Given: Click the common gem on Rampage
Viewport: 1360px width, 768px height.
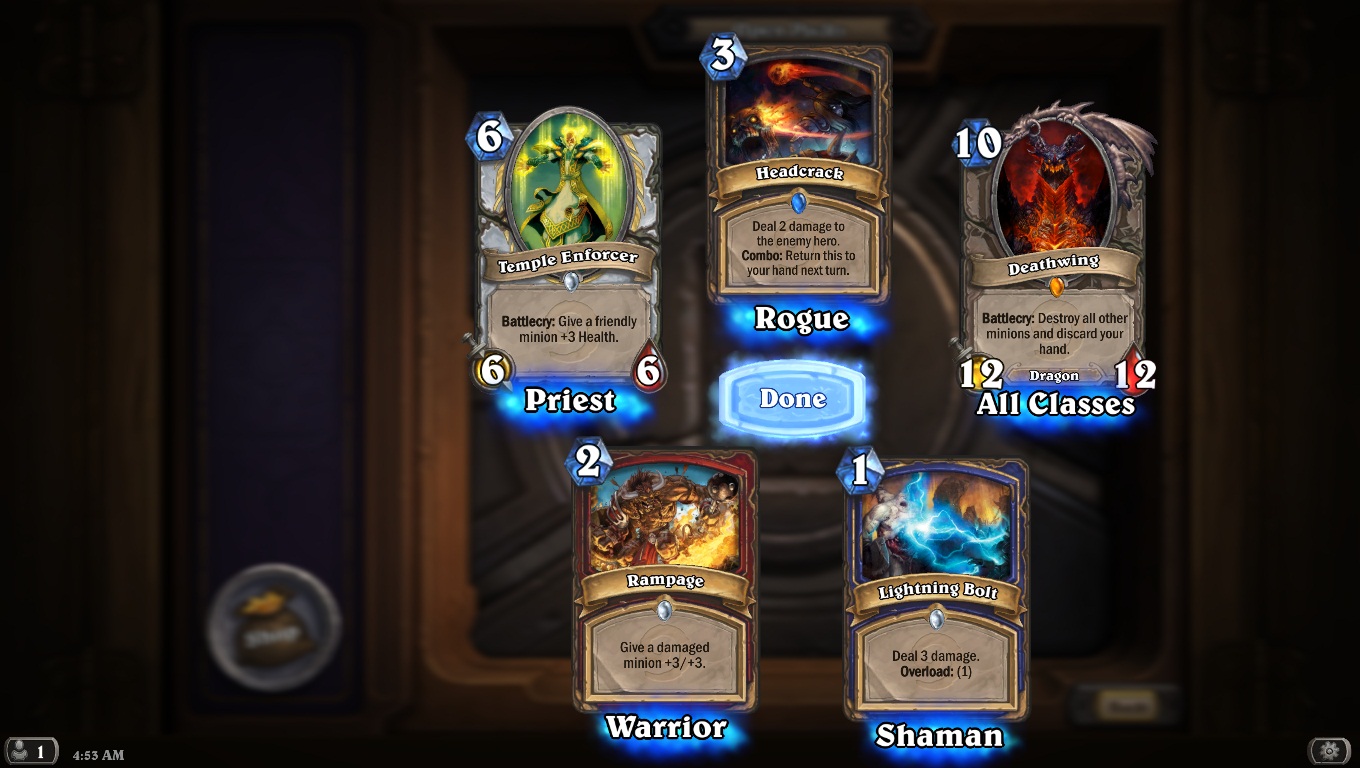Looking at the screenshot, I should (665, 612).
